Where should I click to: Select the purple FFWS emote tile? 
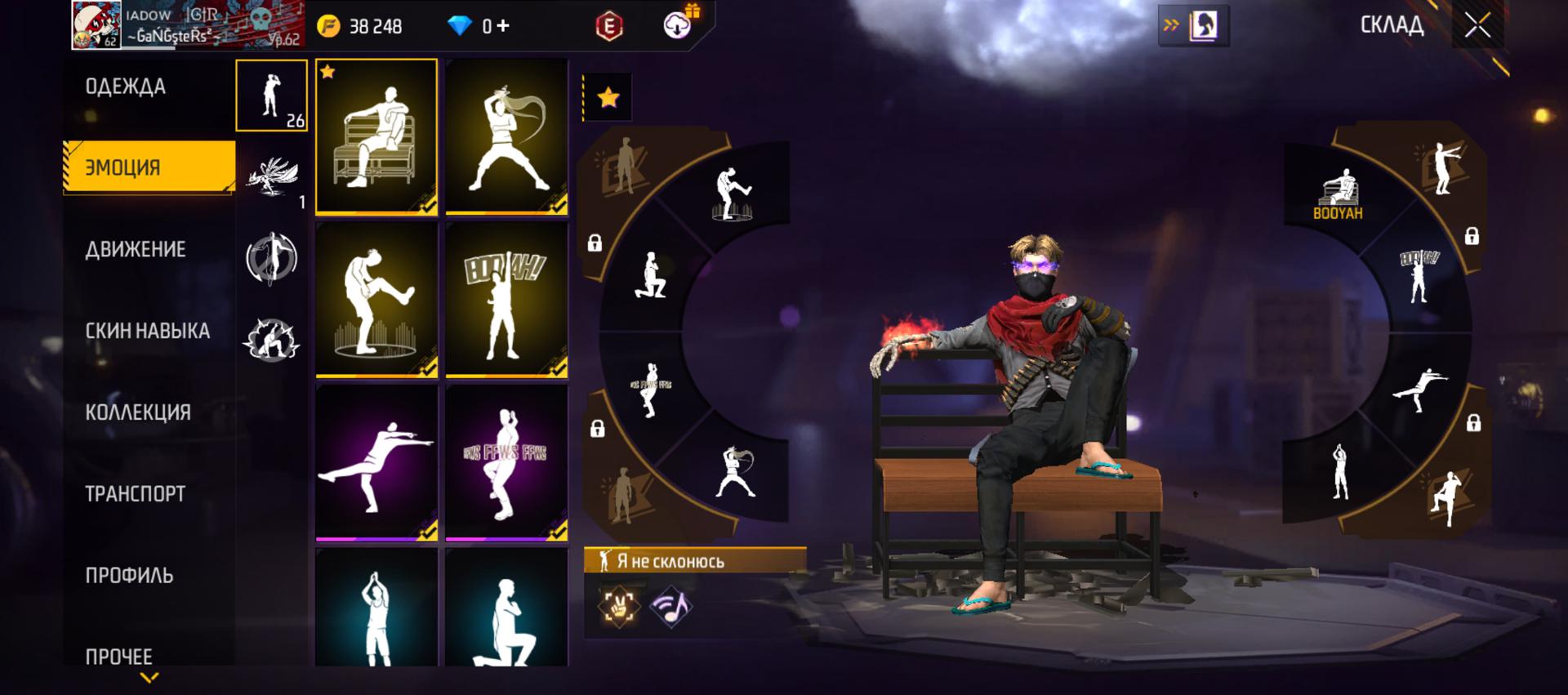pyautogui.click(x=506, y=462)
